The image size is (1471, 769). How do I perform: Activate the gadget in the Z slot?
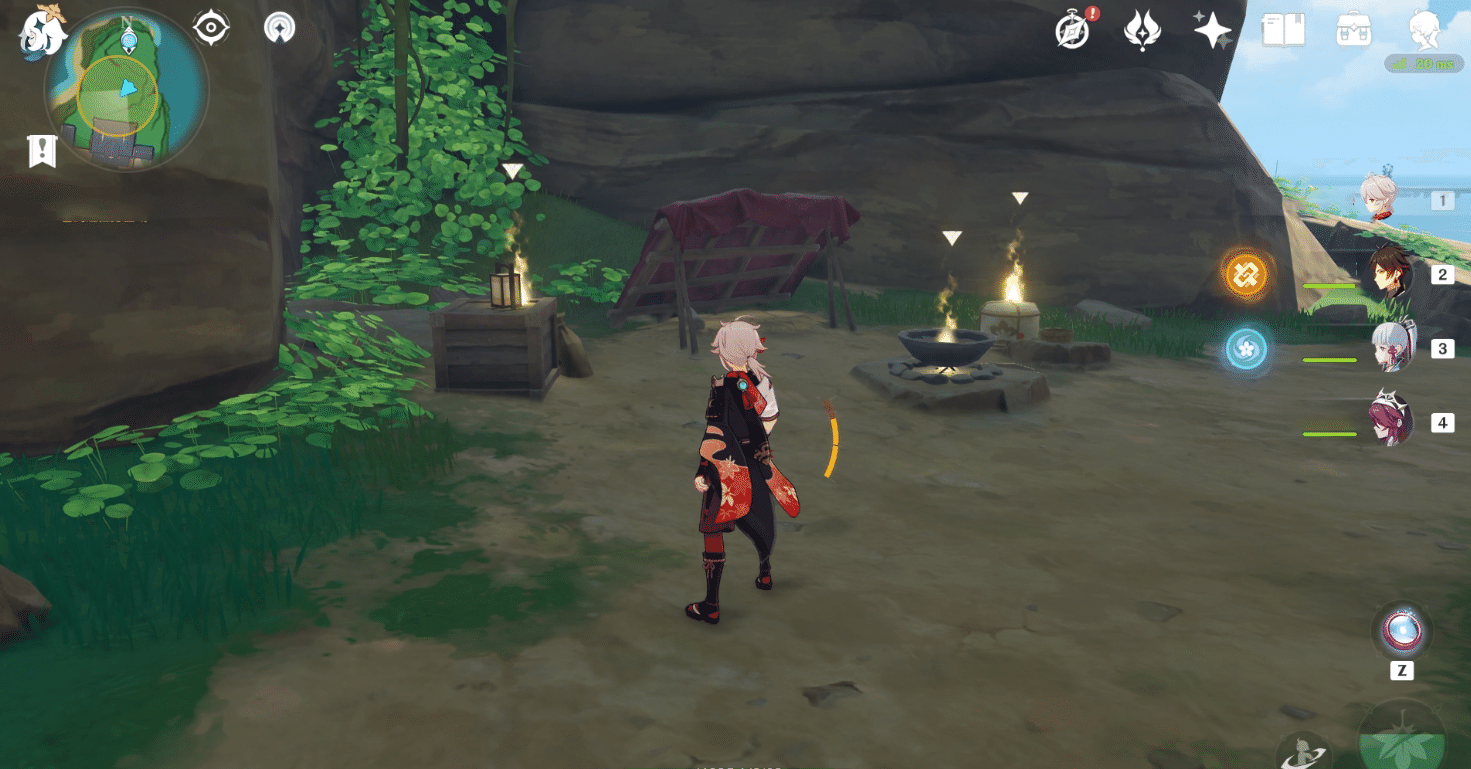tap(1400, 630)
